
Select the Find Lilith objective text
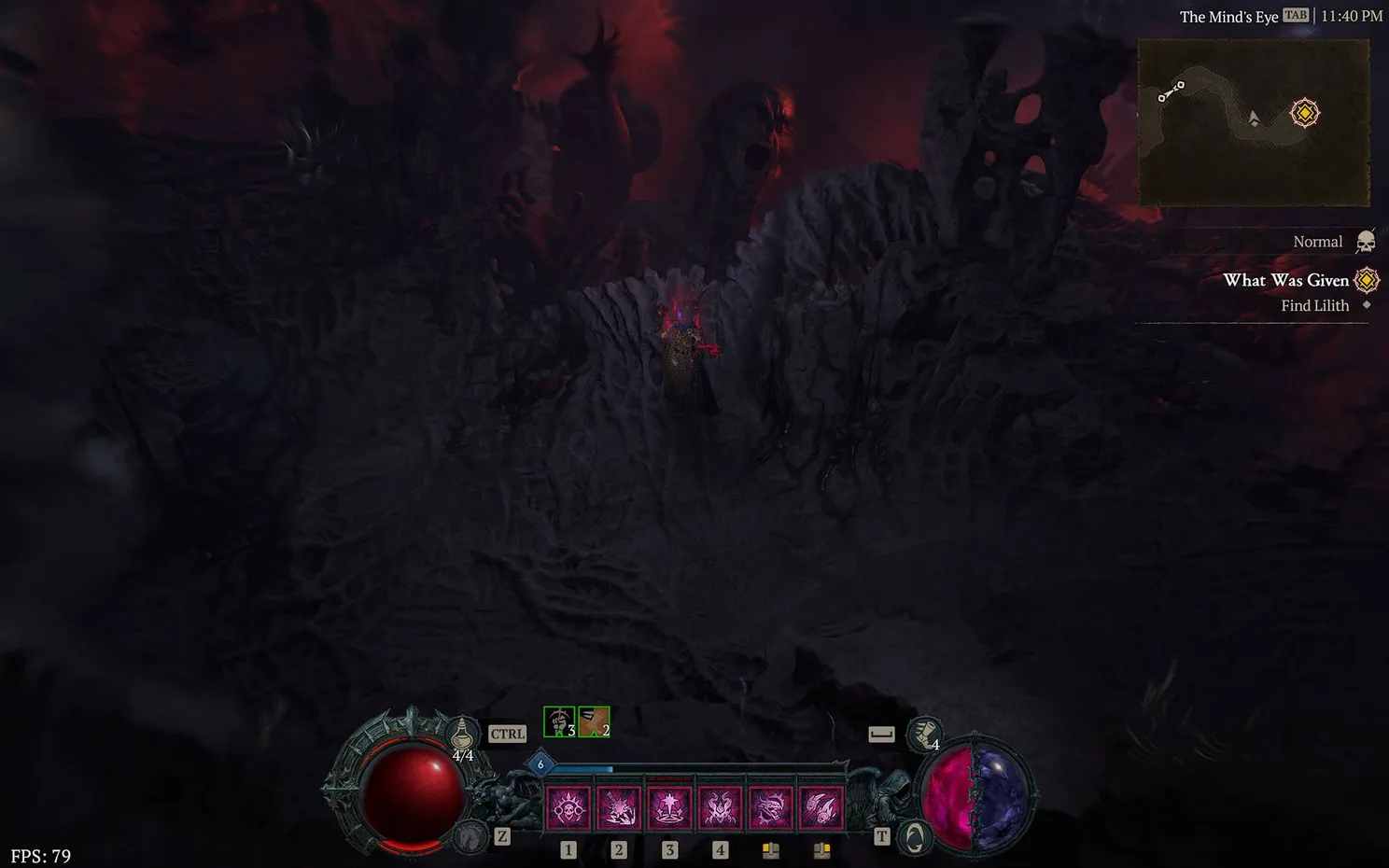coord(1315,305)
